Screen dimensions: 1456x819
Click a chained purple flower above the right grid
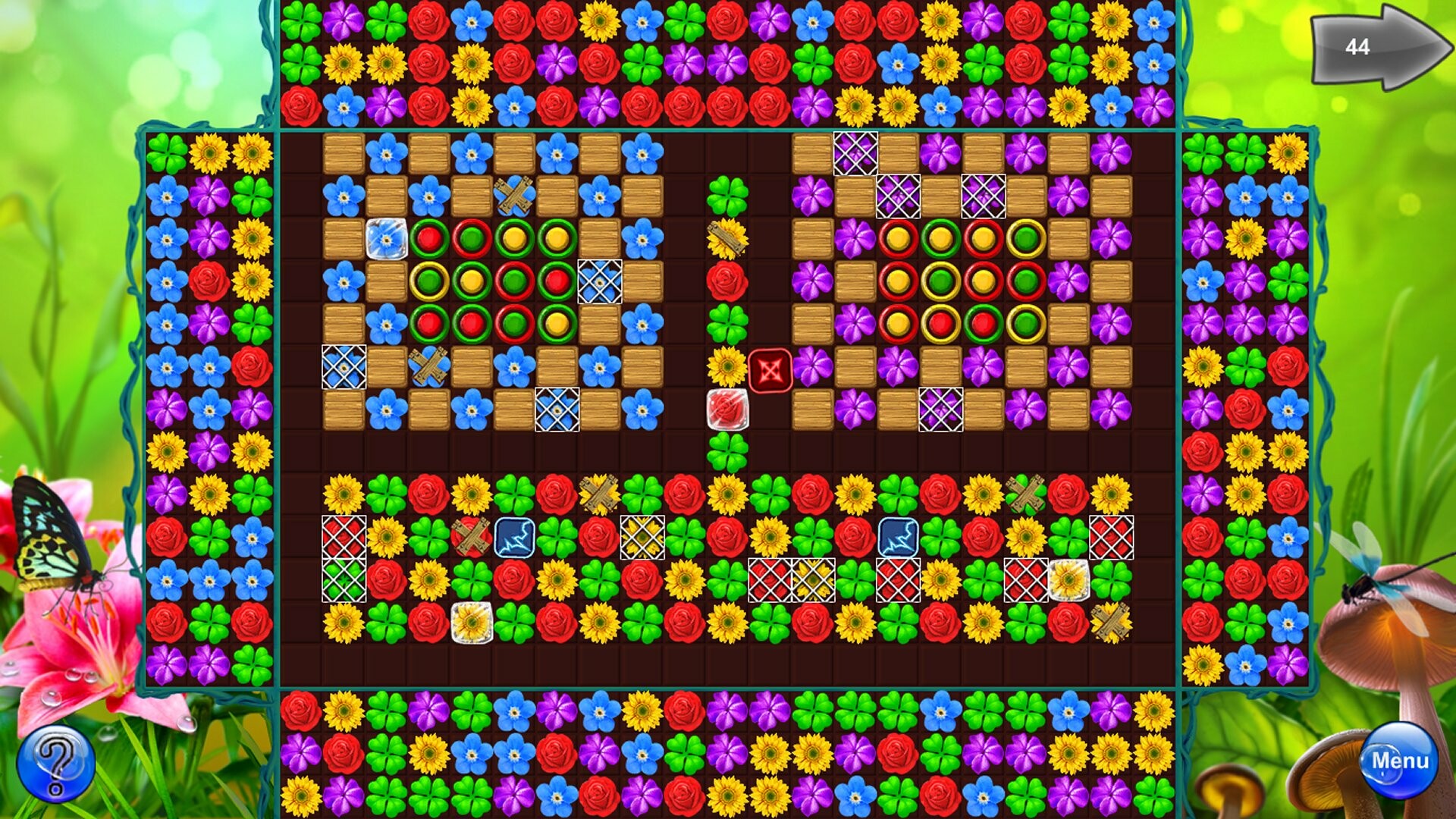pos(855,152)
